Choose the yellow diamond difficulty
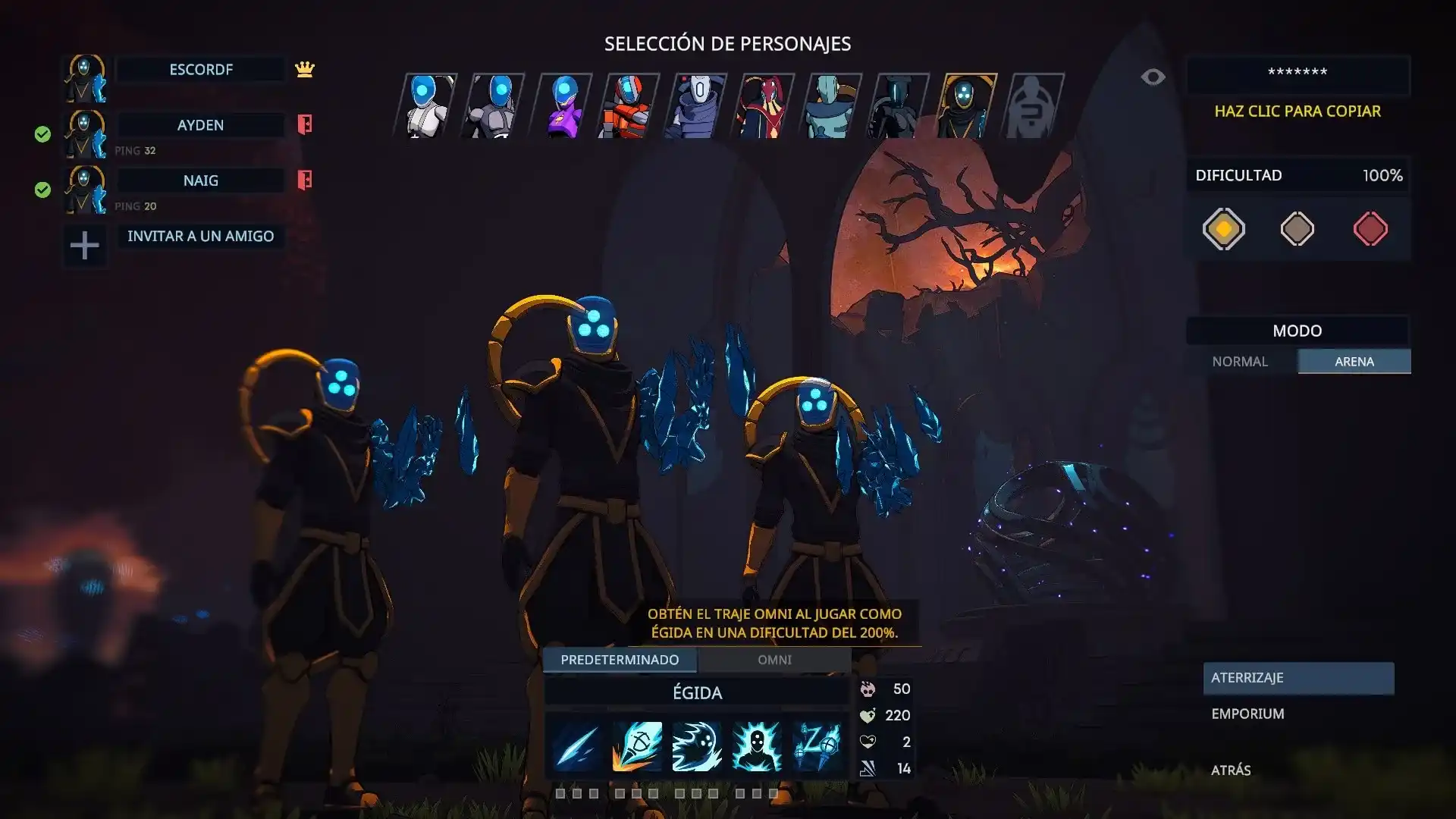 [x=1223, y=229]
